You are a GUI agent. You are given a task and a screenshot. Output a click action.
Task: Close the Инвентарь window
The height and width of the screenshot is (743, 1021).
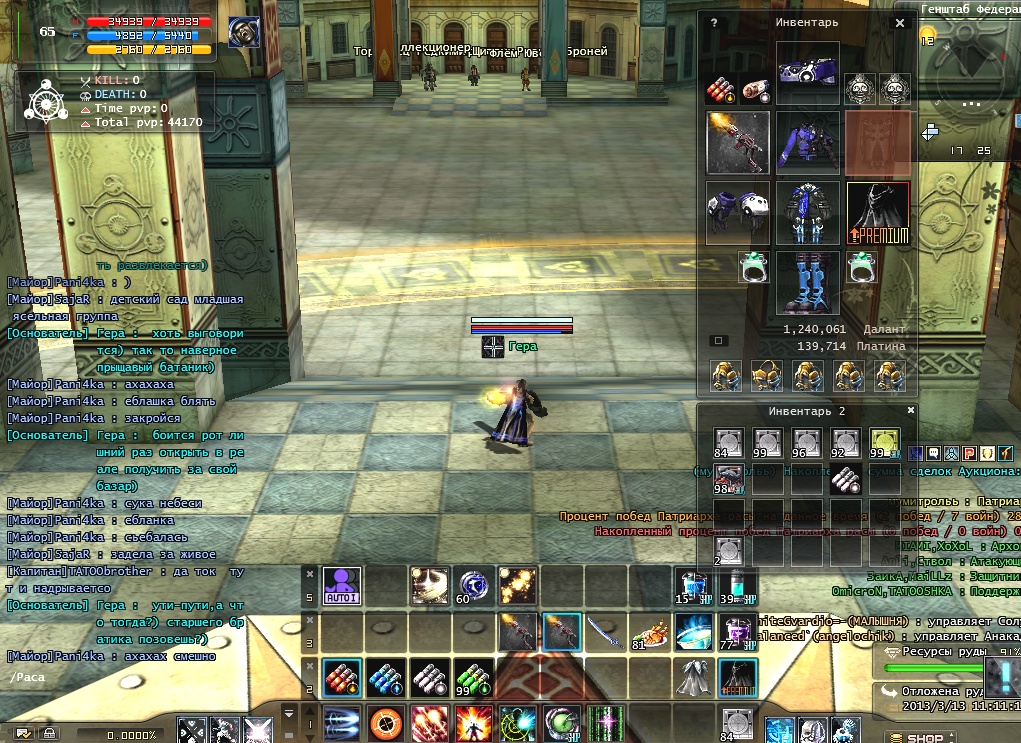[x=899, y=22]
